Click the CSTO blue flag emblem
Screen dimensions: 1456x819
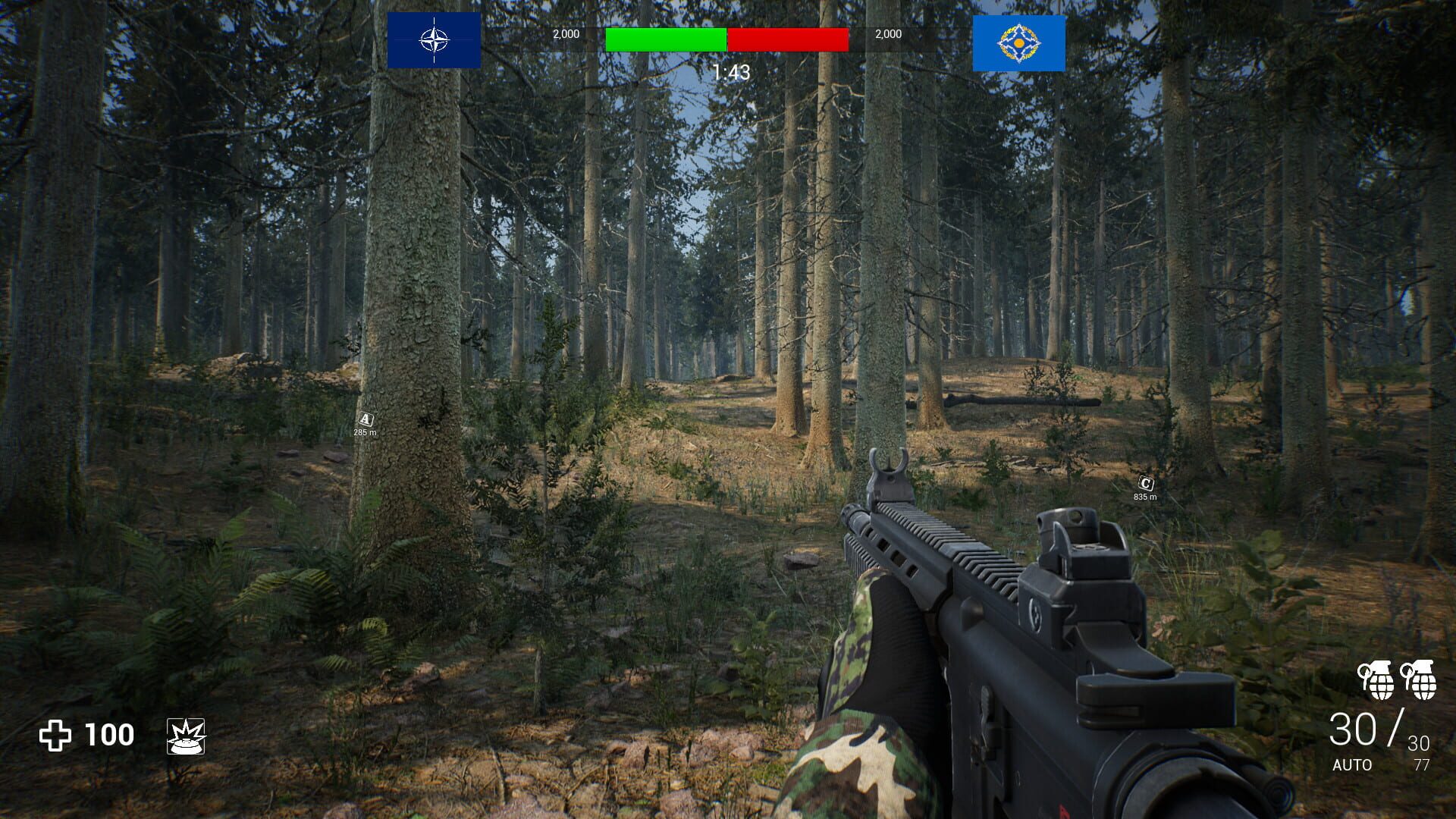(x=1019, y=40)
